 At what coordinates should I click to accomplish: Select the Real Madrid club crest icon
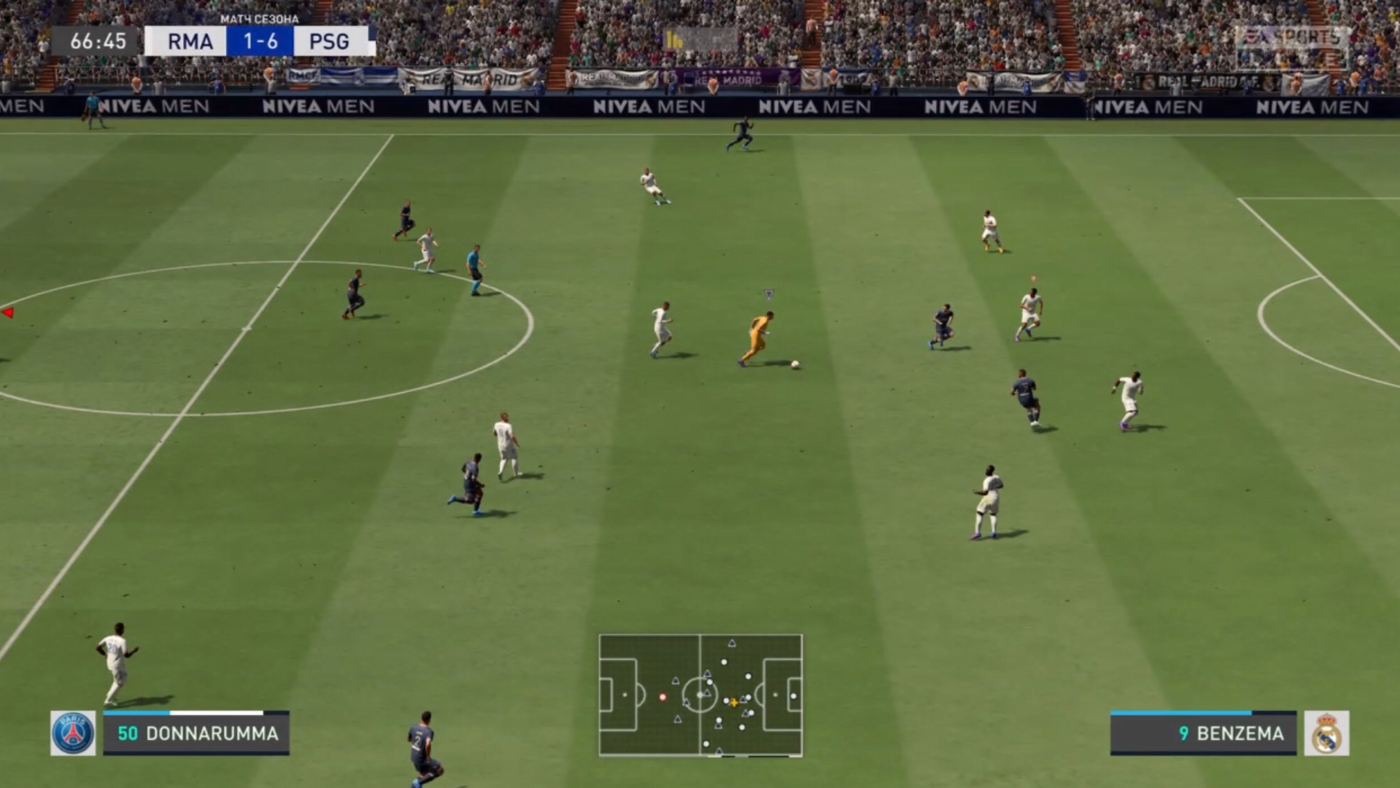[1326, 733]
